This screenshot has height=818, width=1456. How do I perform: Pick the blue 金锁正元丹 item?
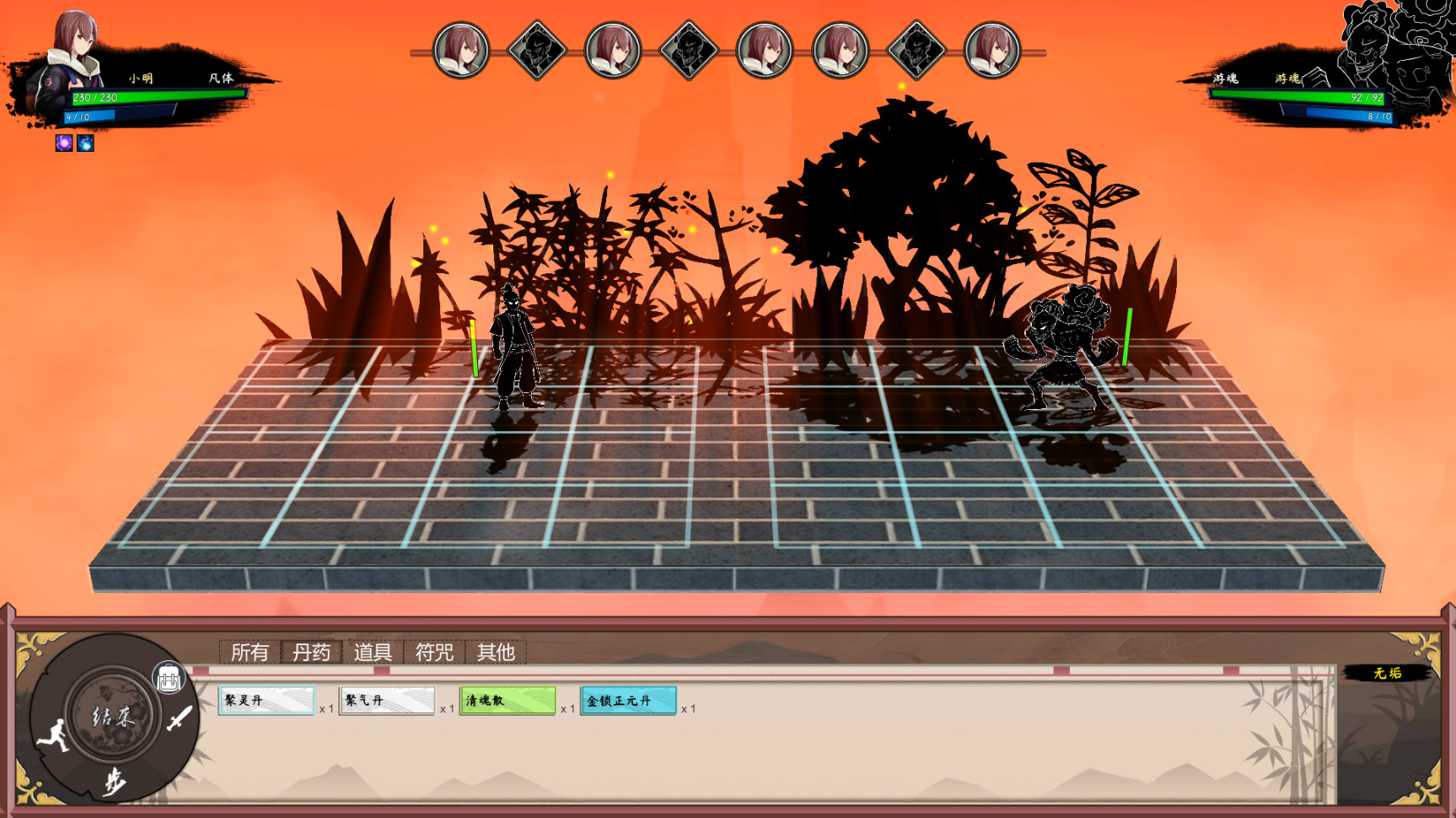[628, 701]
